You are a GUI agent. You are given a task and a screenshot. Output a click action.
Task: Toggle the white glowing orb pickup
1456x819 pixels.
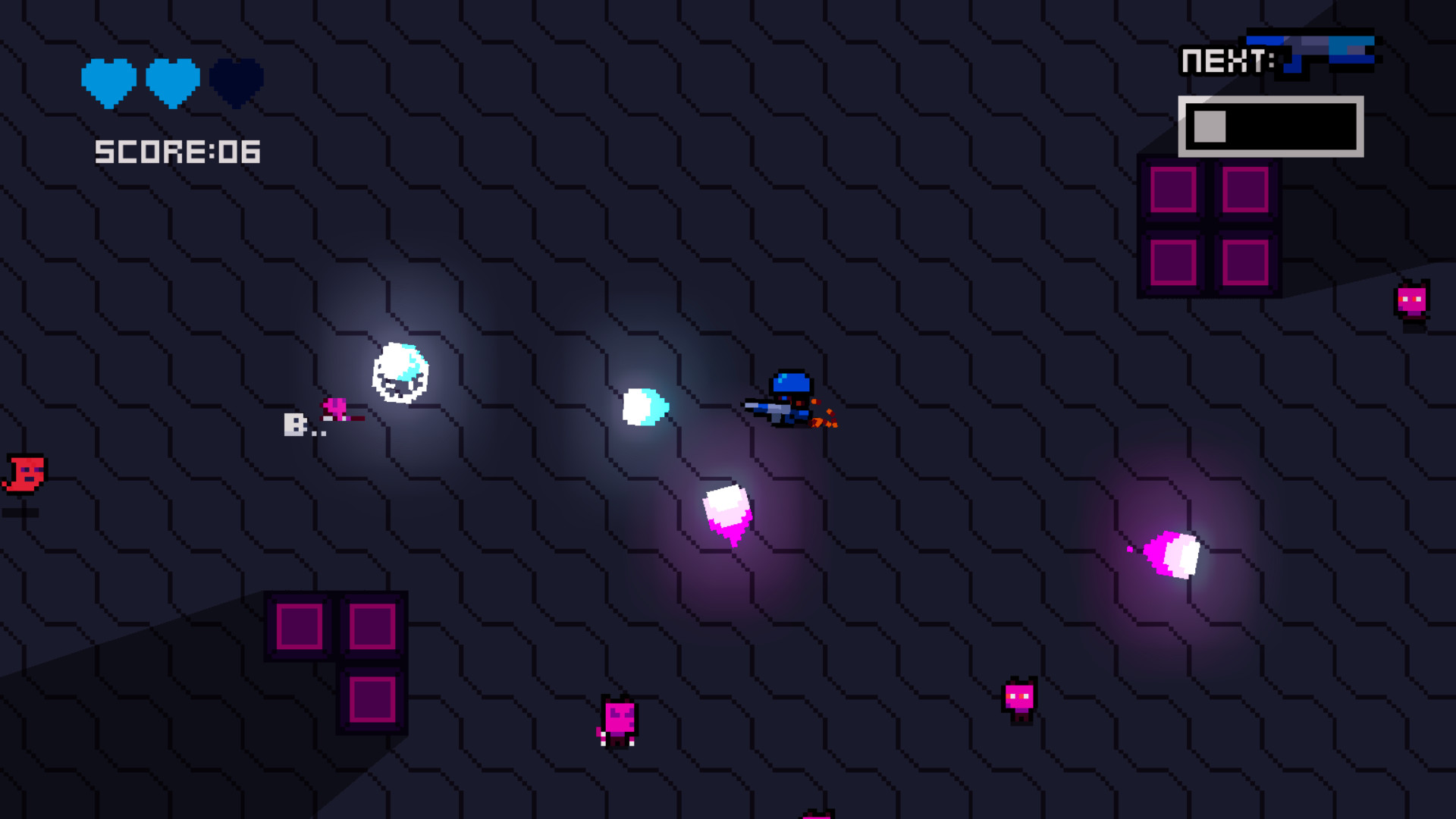click(x=400, y=372)
